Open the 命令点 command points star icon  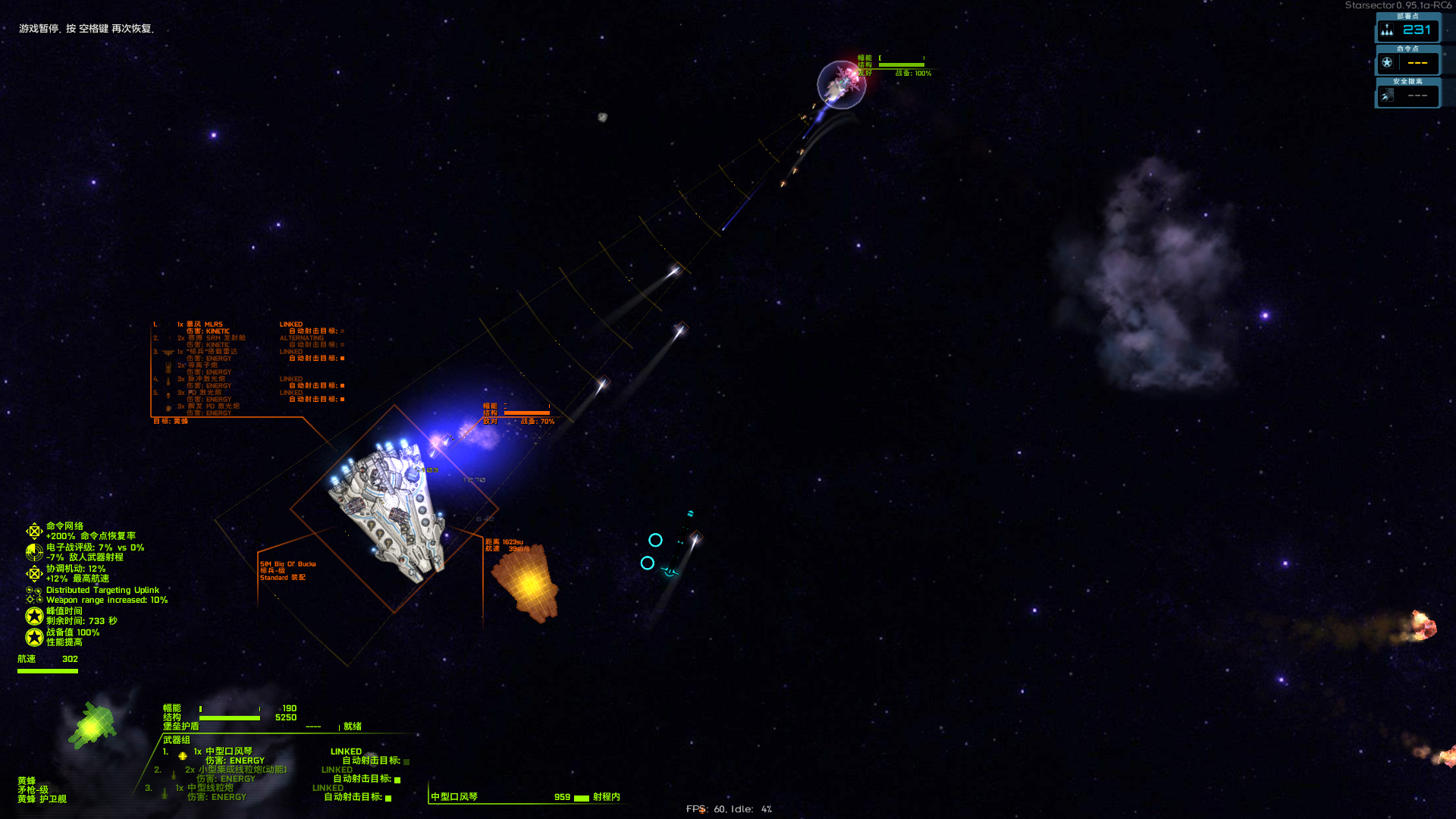(x=1387, y=63)
